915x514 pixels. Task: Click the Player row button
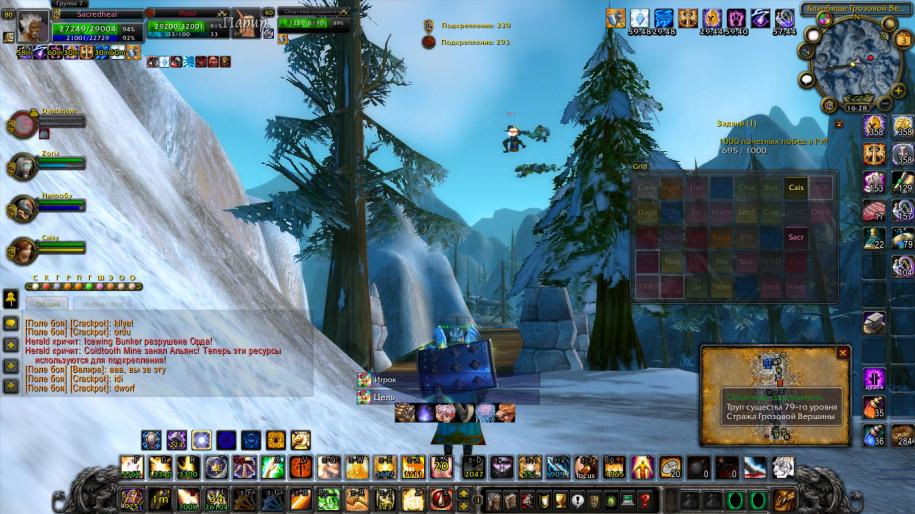[x=385, y=380]
